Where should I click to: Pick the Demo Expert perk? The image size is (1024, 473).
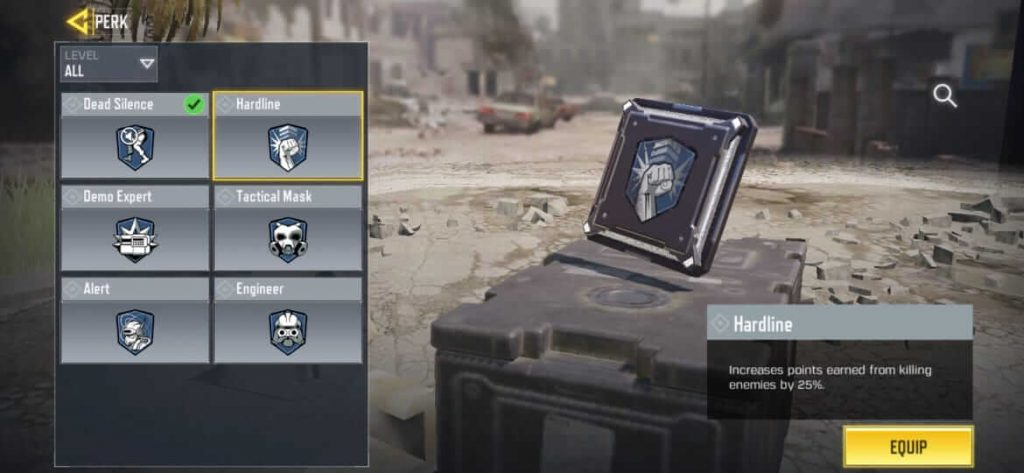(x=135, y=229)
